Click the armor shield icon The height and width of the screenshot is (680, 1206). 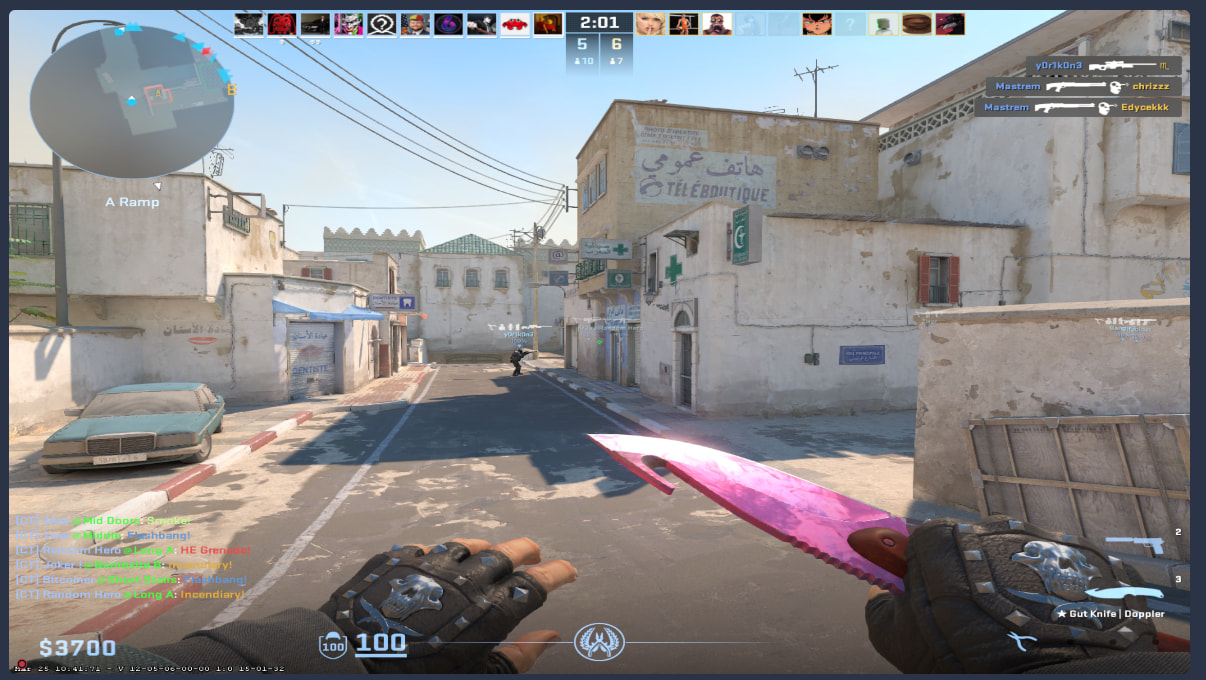click(332, 646)
